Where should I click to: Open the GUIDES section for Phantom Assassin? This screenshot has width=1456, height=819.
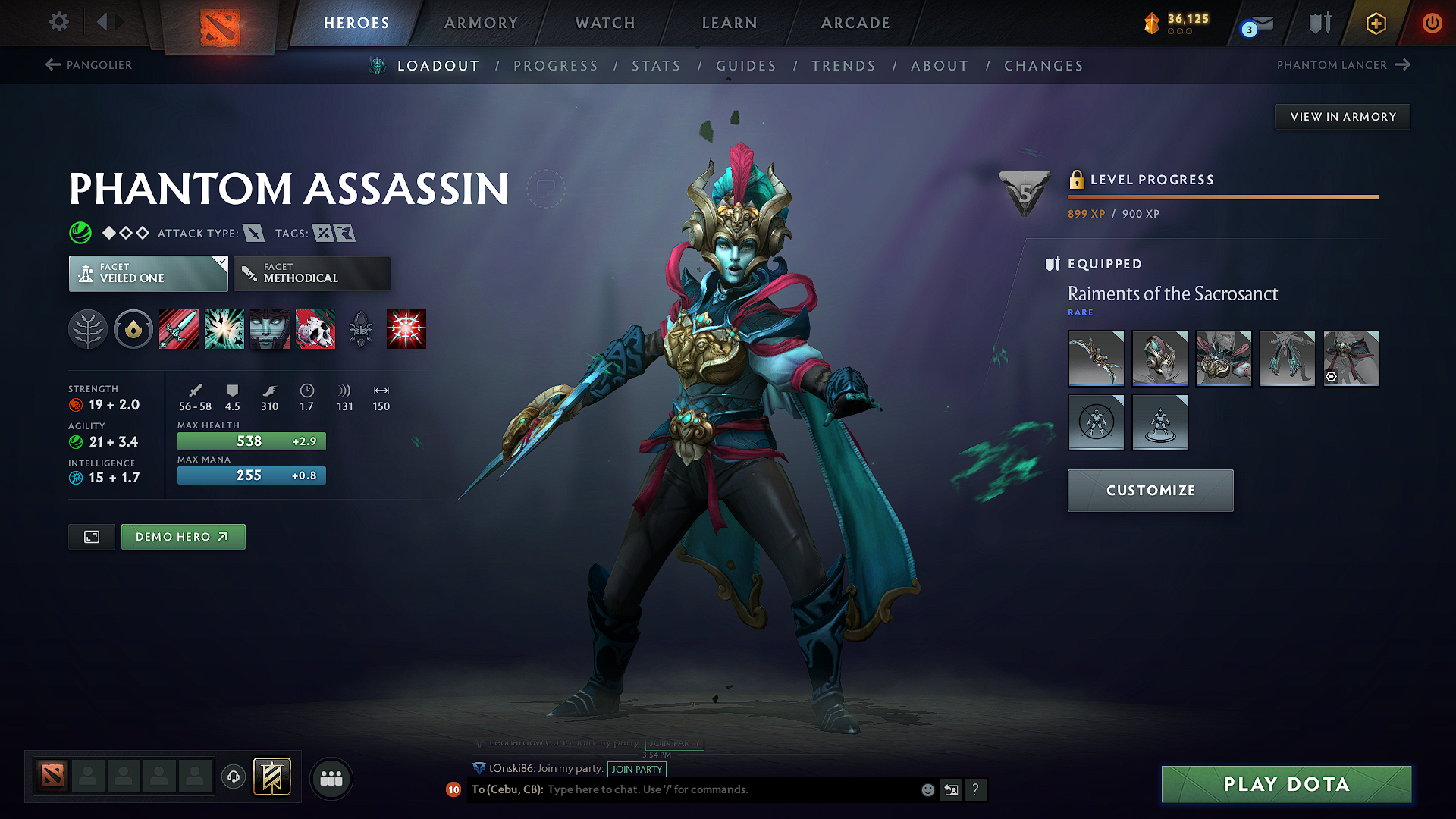click(x=746, y=66)
